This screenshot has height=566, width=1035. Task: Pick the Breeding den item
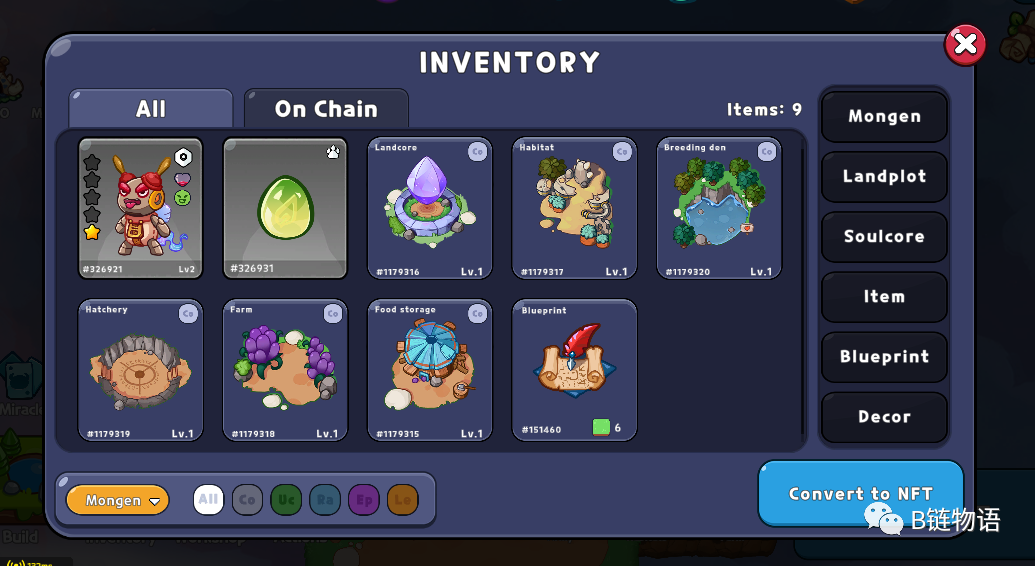(x=719, y=208)
